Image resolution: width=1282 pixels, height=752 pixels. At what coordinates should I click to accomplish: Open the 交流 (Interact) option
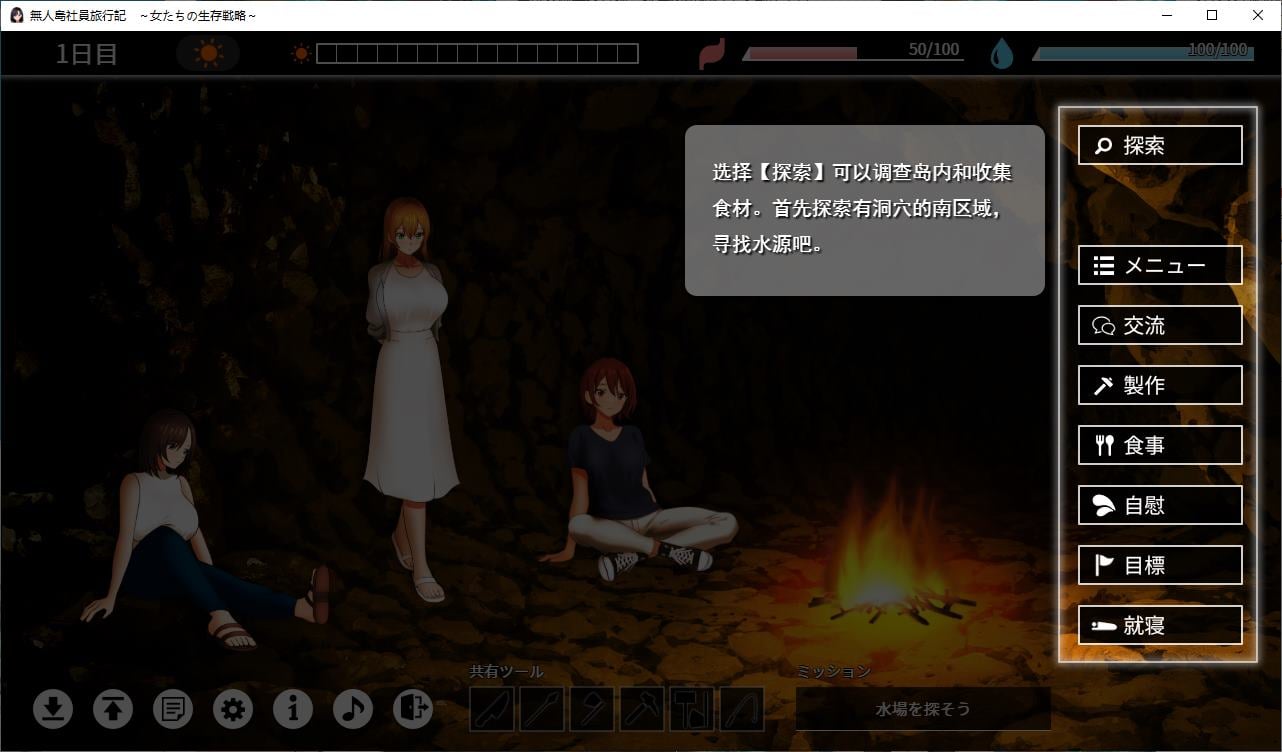pyautogui.click(x=1159, y=325)
